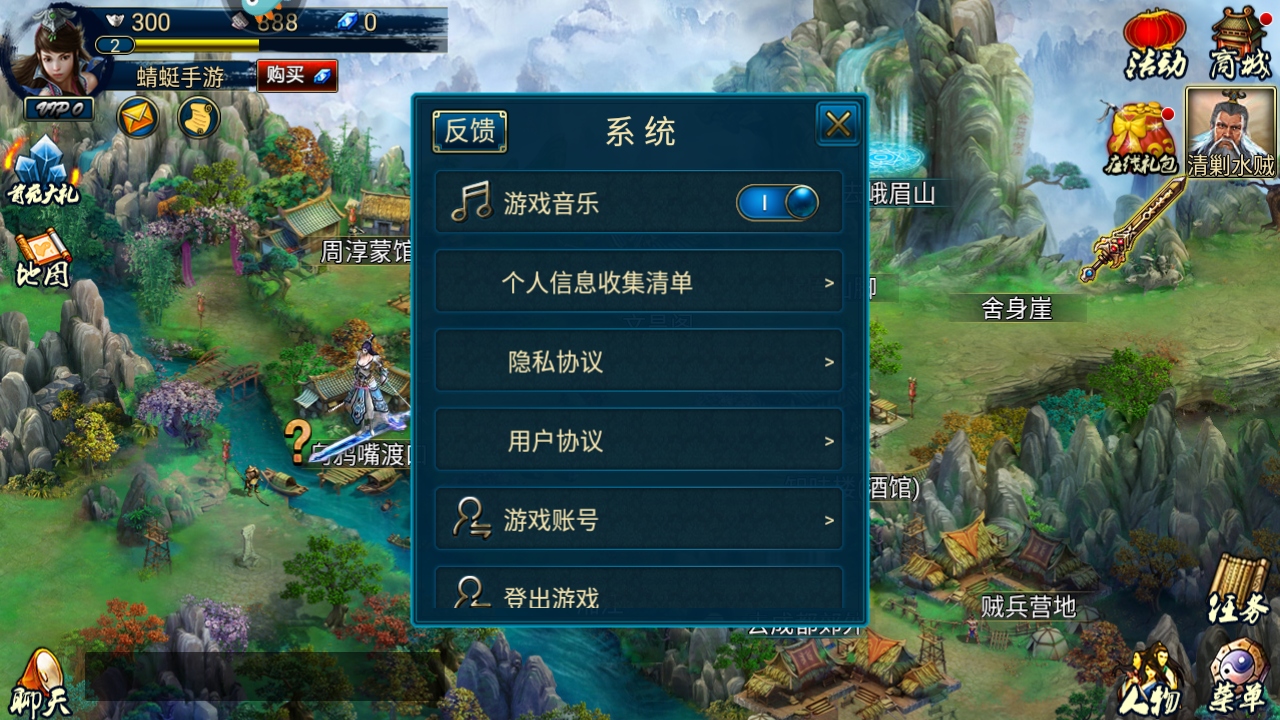Viewport: 1280px width, 720px height.
Task: Open the 商城 shop icon
Action: click(1240, 44)
